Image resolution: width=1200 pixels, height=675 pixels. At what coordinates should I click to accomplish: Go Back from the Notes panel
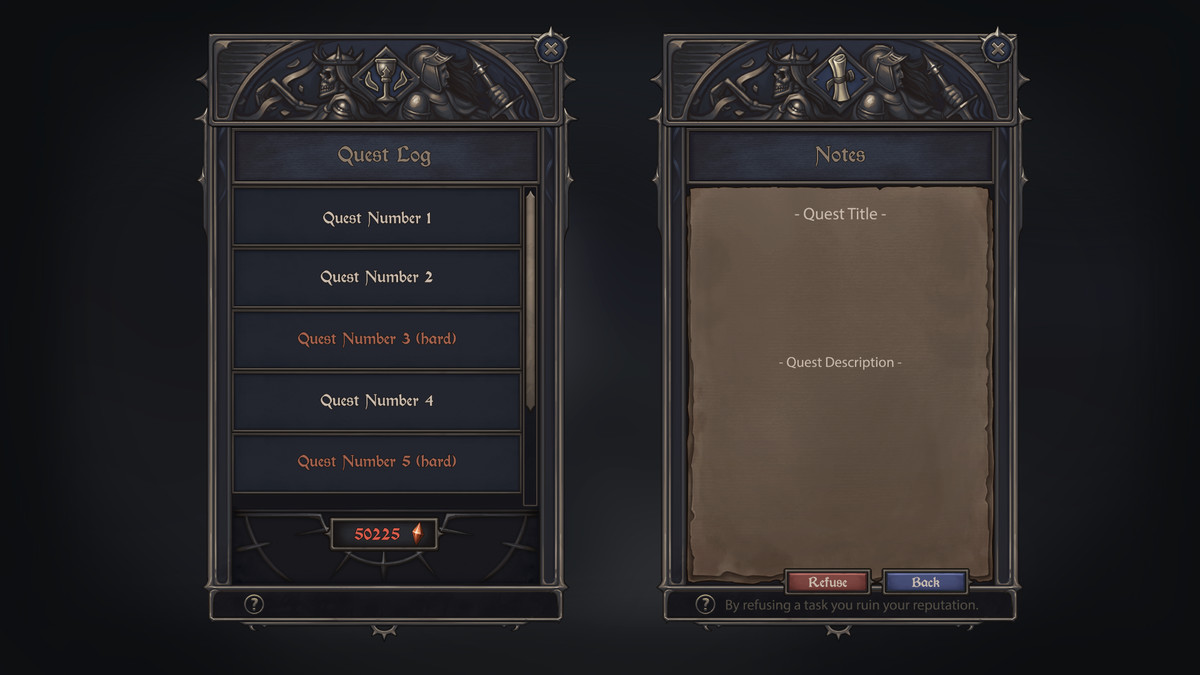[926, 582]
